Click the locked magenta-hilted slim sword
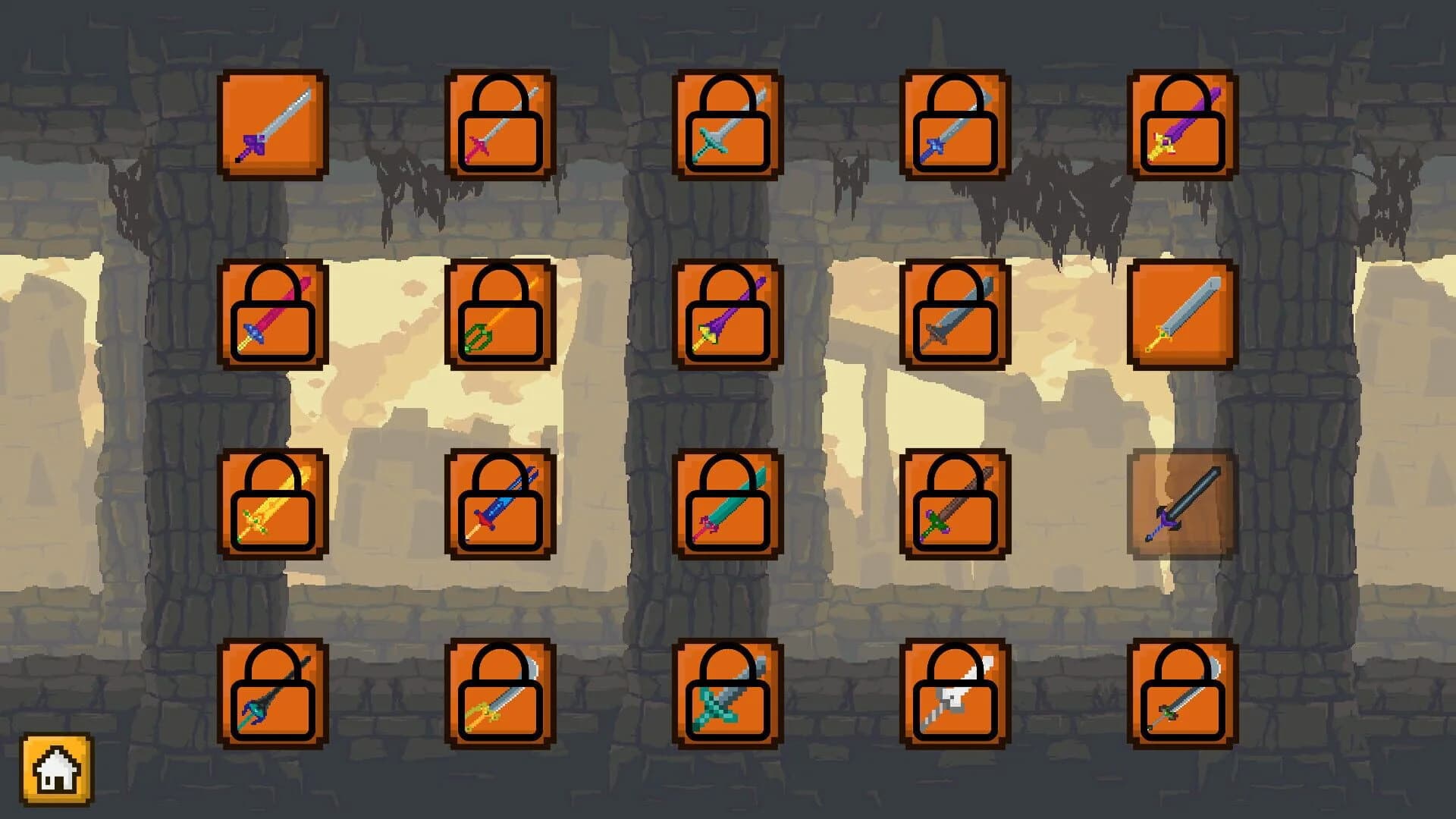Viewport: 1456px width, 819px height. coord(500,125)
